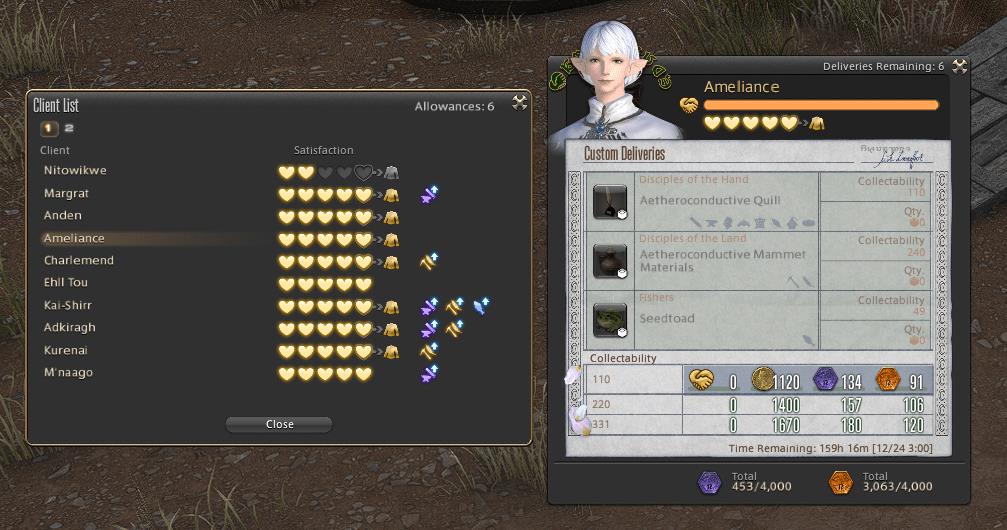Close the Ameliance Custom Deliveries window
Viewport: 1007px width, 530px height.
(x=959, y=66)
